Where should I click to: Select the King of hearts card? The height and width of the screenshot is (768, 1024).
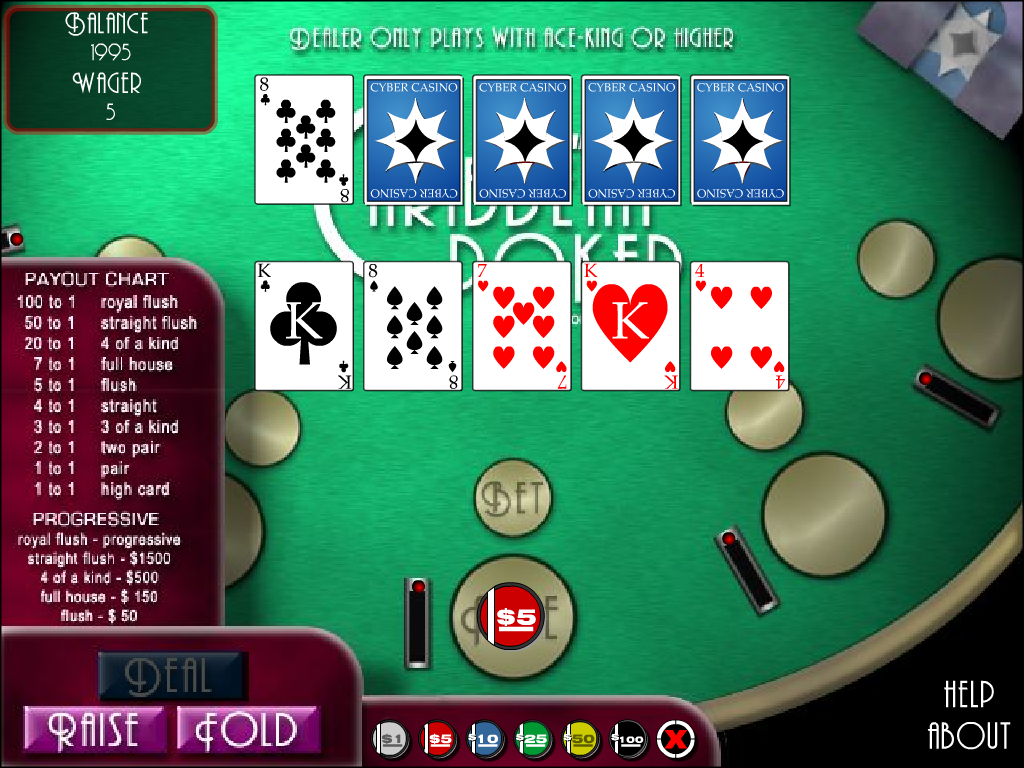coord(631,325)
